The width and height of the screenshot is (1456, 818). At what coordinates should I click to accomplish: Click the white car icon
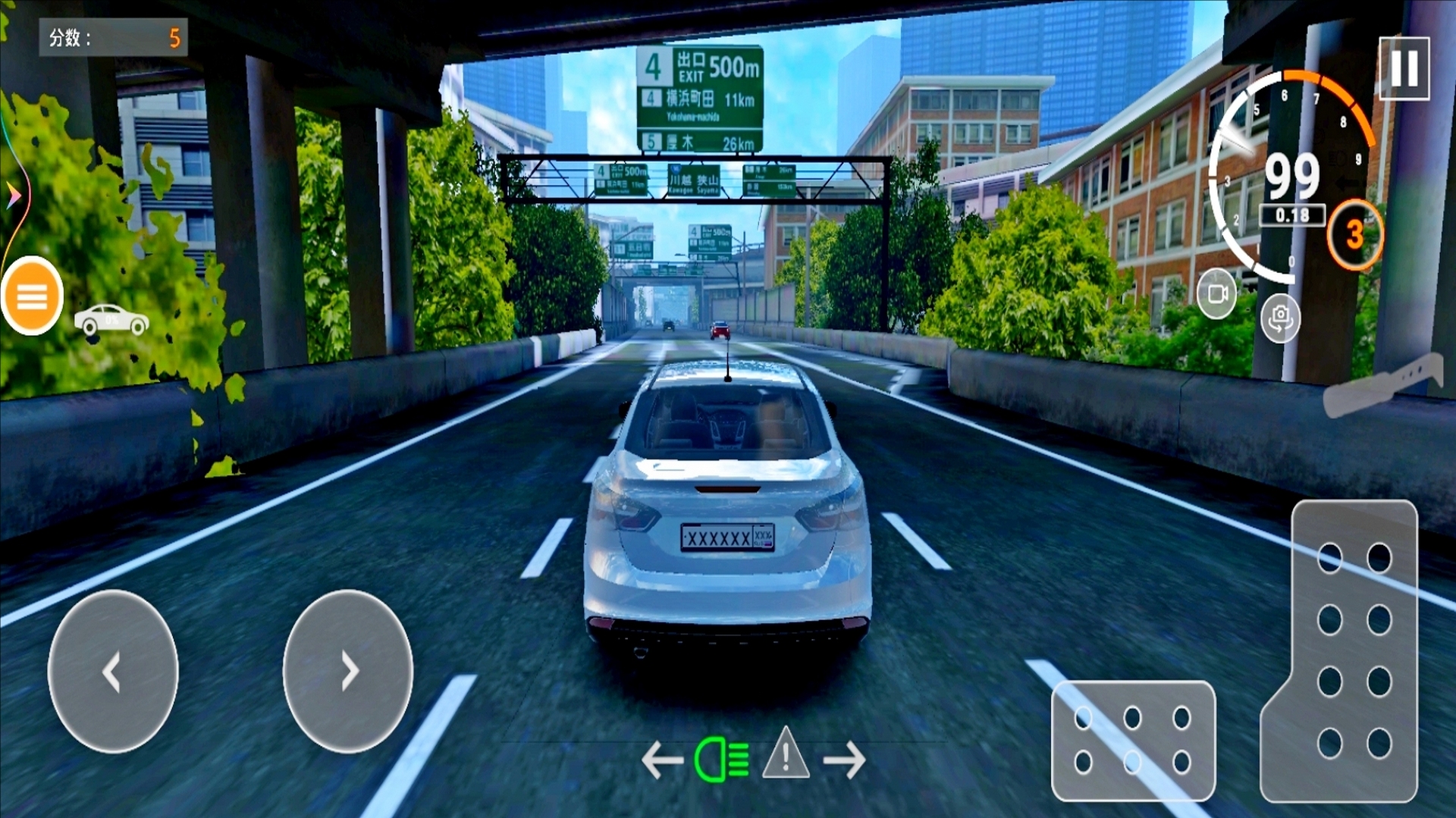tap(111, 319)
